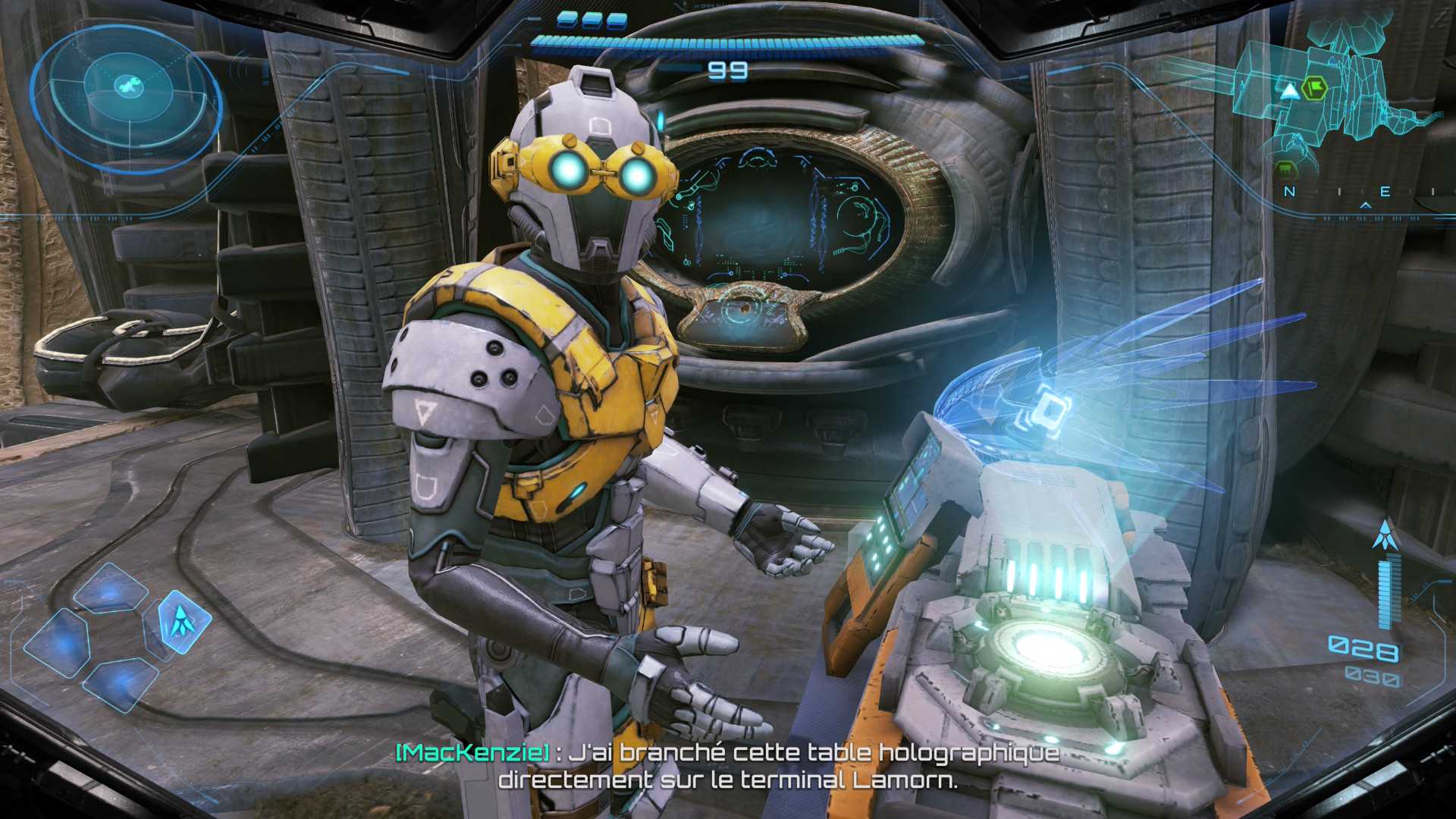Click the green objective marker on the minimap
The width and height of the screenshot is (1456, 819).
(x=1314, y=89)
